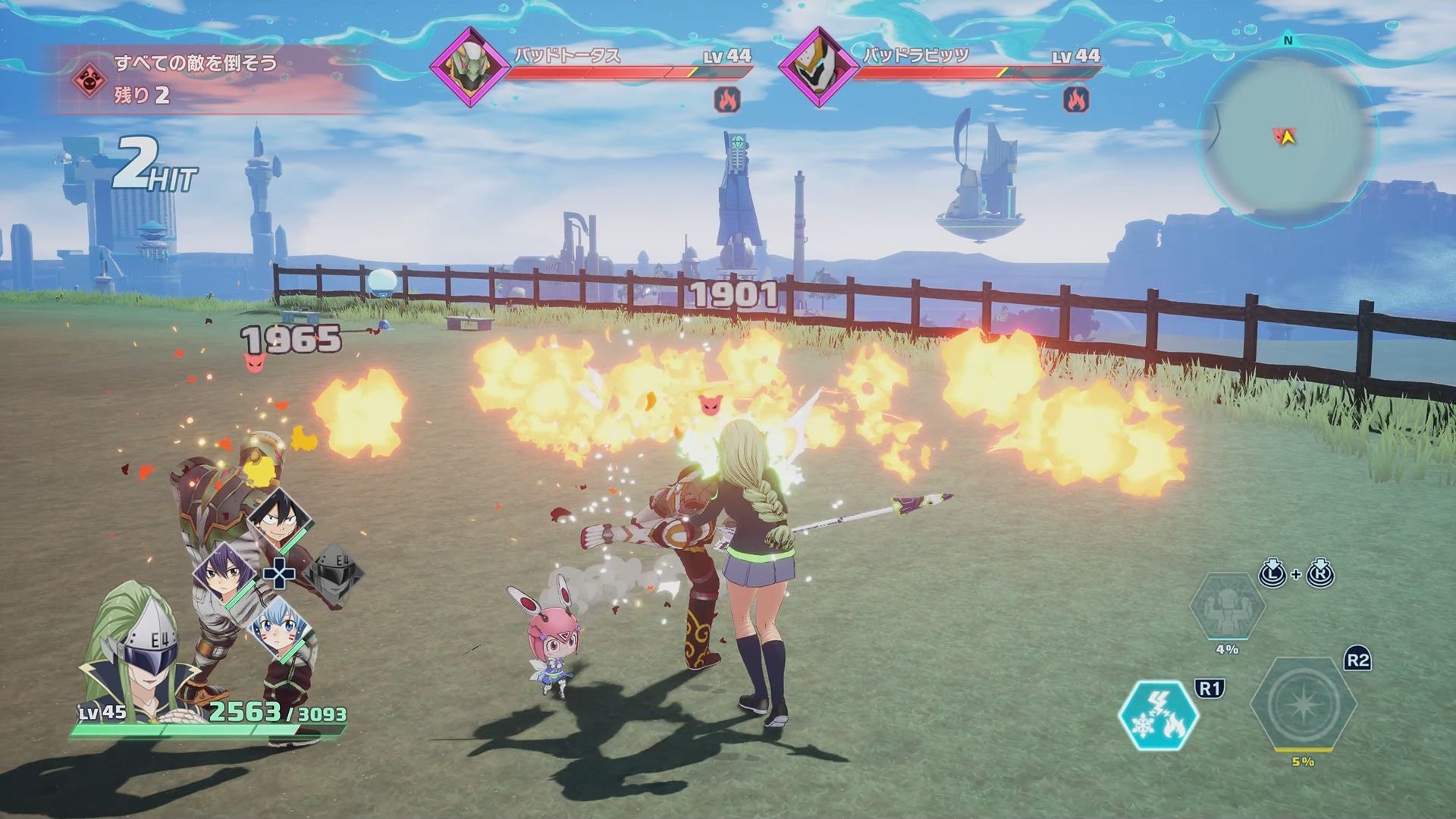Click the バッドラビッツ enemy portrait
Screen dimensions: 1456x819
click(819, 66)
